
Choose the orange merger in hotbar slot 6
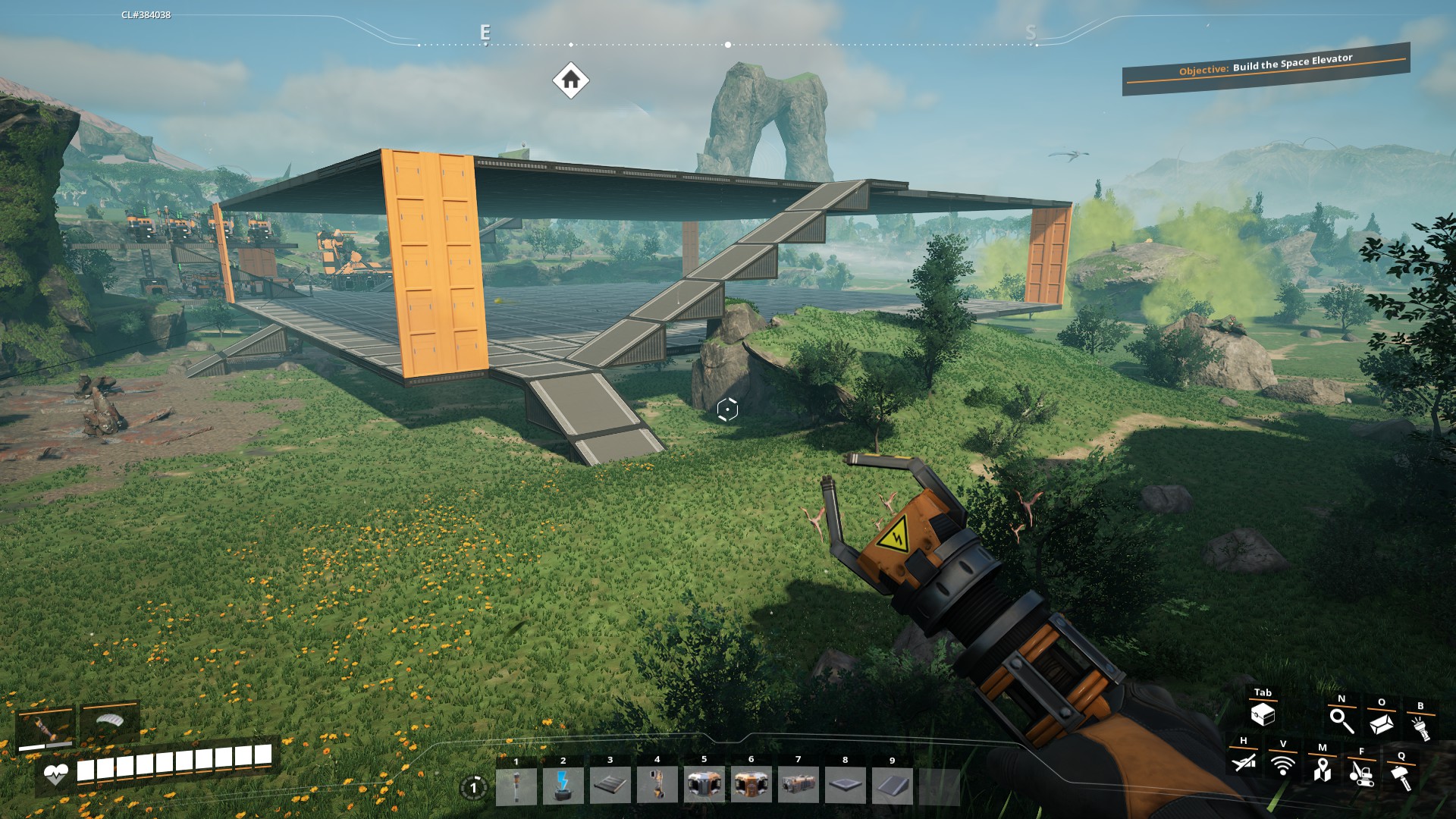click(752, 786)
